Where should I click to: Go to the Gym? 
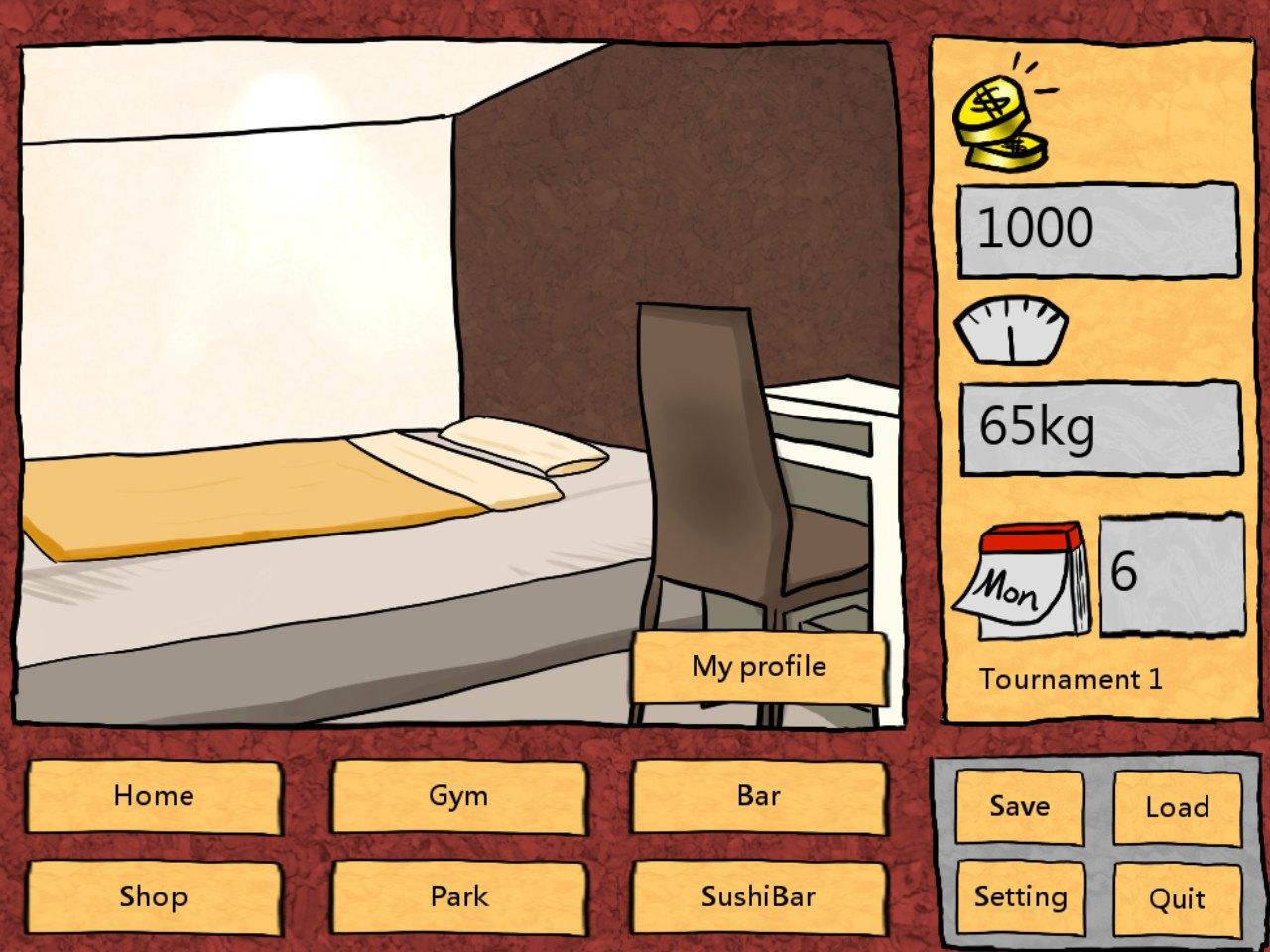coord(457,795)
